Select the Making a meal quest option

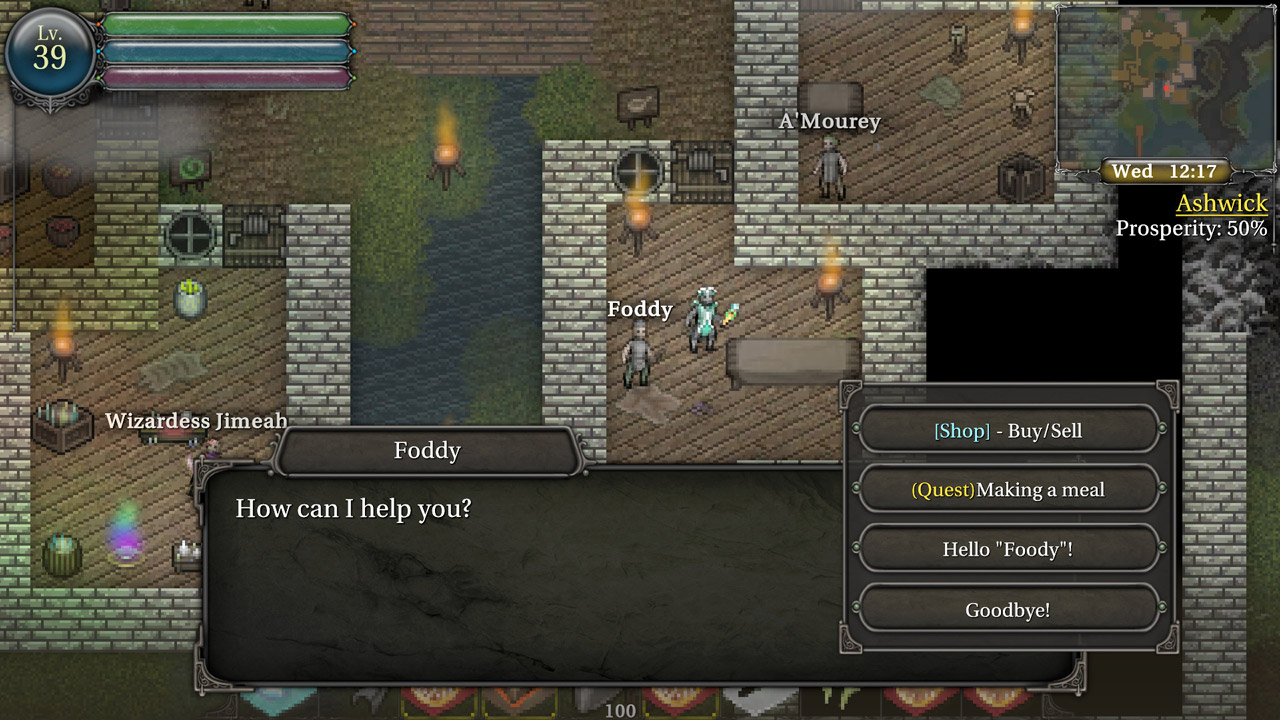pyautogui.click(x=1008, y=490)
